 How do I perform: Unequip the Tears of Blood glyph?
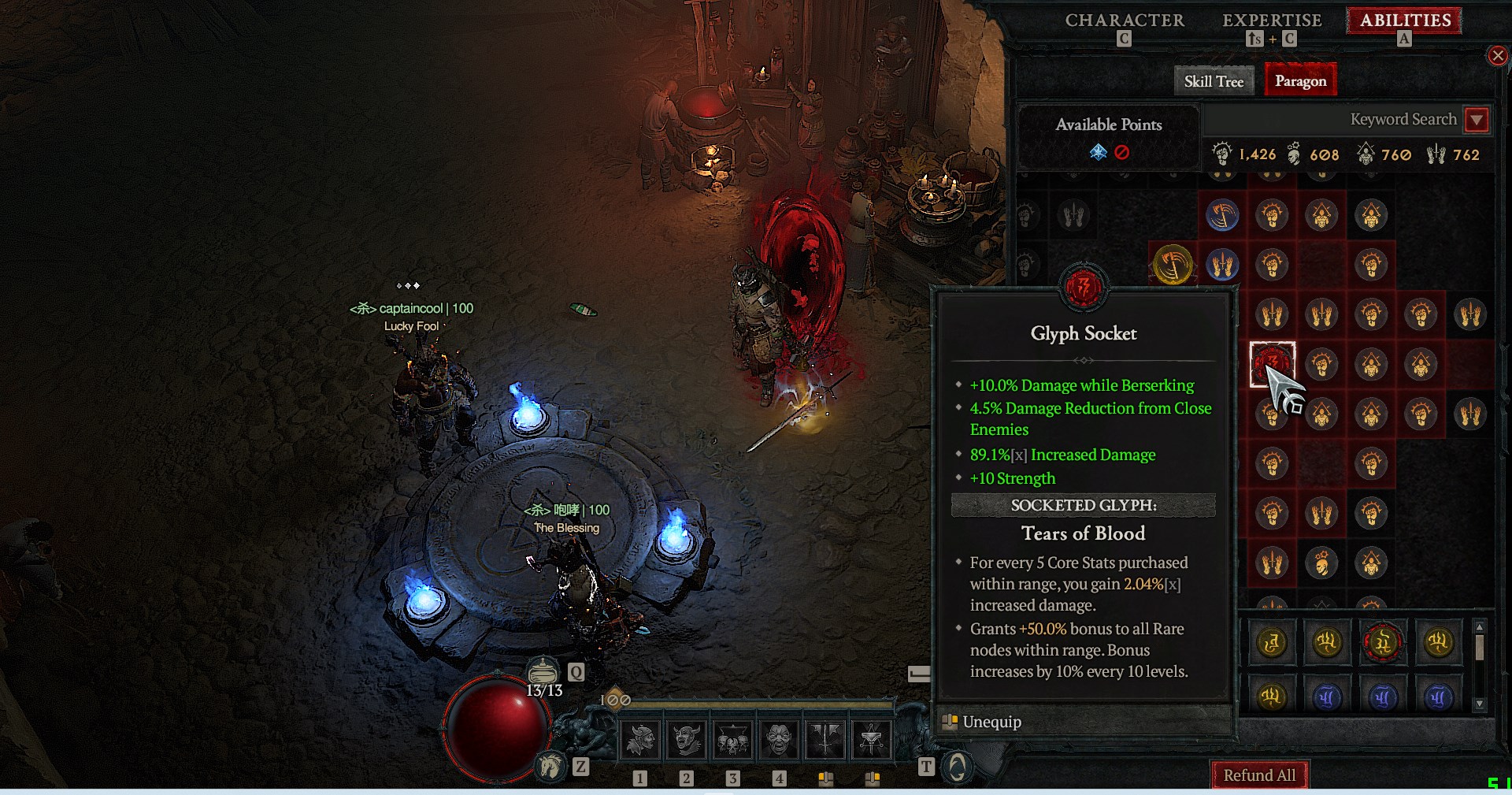[x=991, y=722]
